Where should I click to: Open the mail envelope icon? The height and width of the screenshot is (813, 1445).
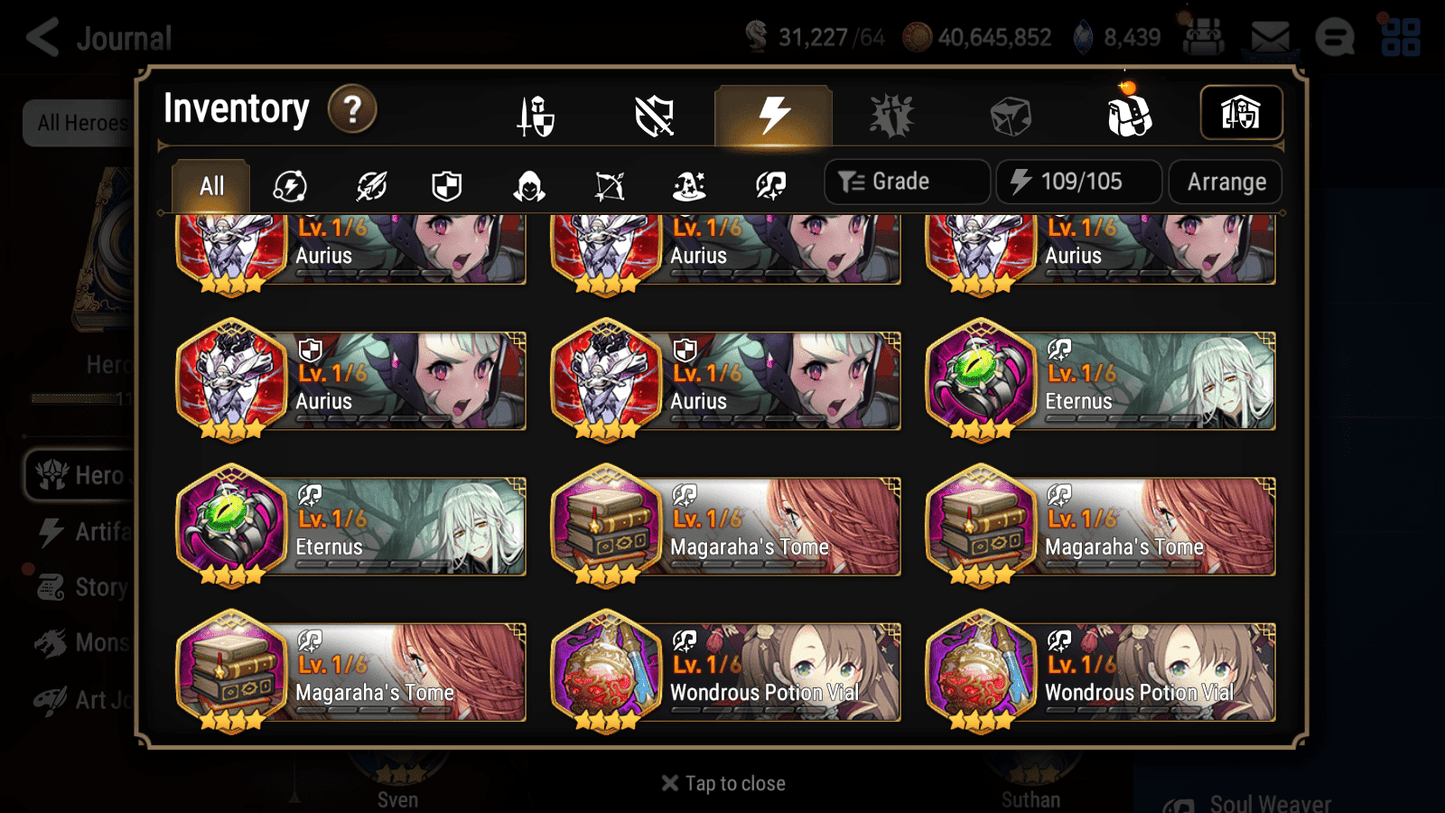(1268, 35)
